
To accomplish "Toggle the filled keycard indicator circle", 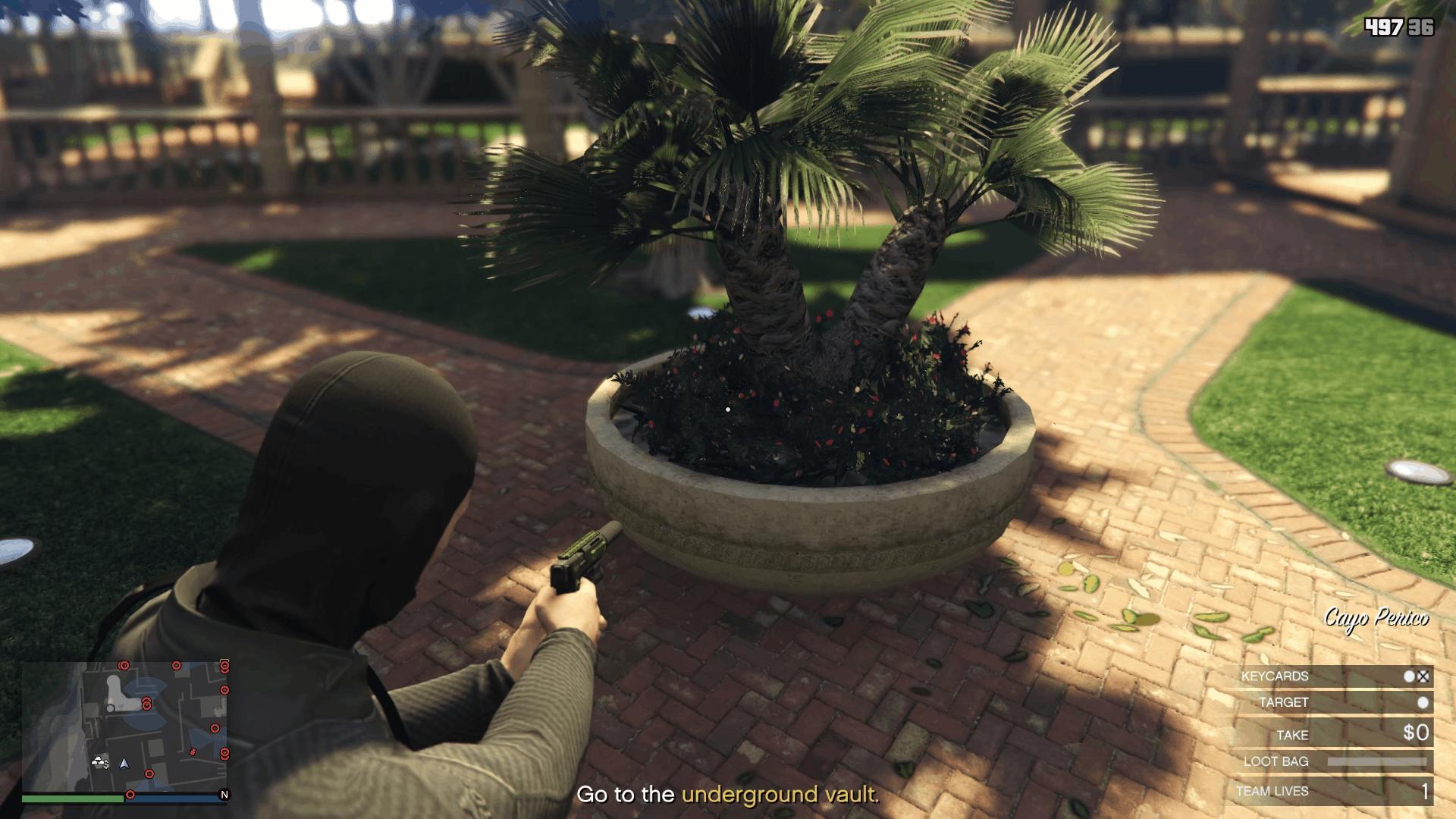I will (1409, 676).
